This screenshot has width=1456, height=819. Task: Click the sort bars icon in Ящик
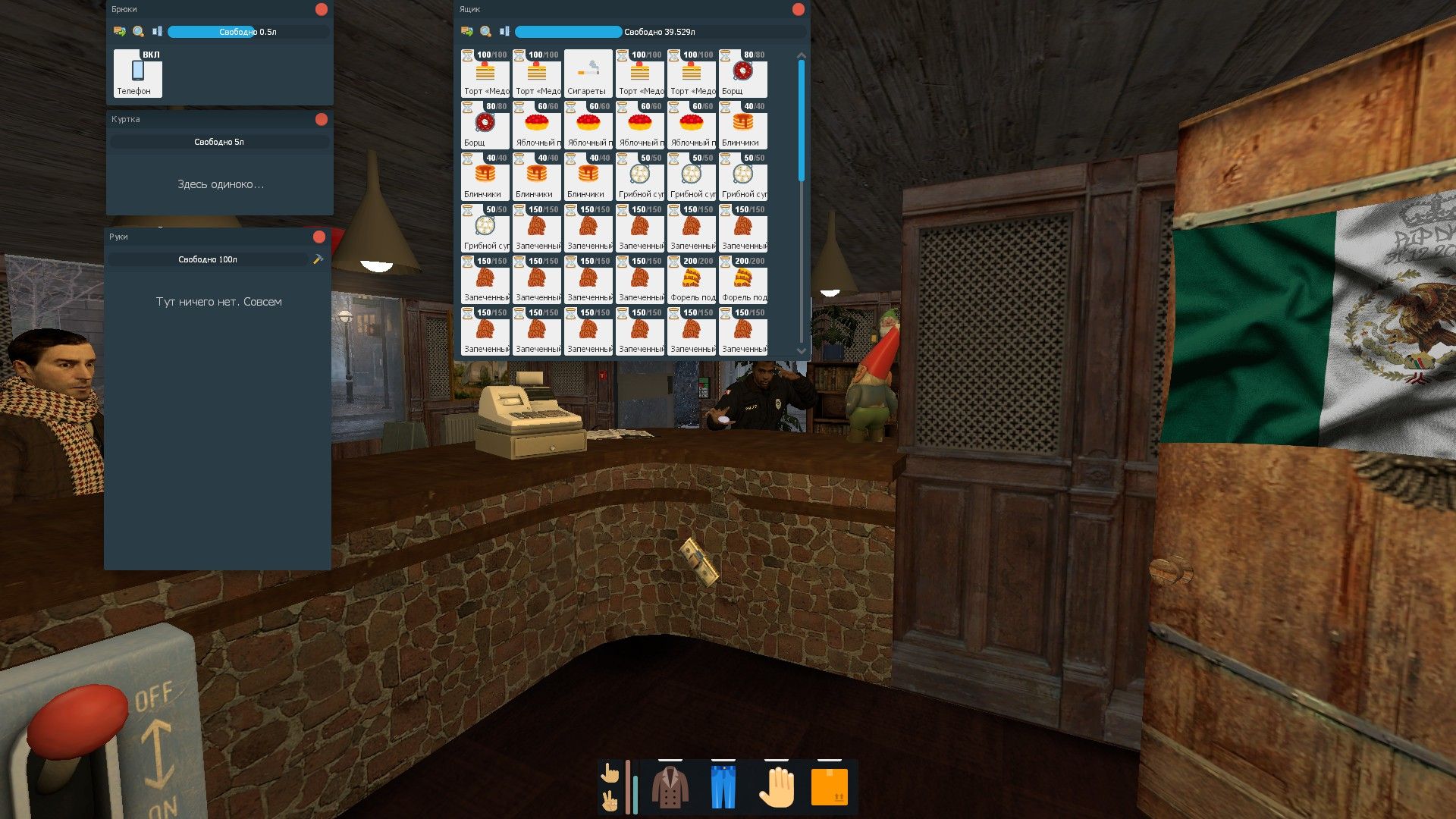coord(504,32)
